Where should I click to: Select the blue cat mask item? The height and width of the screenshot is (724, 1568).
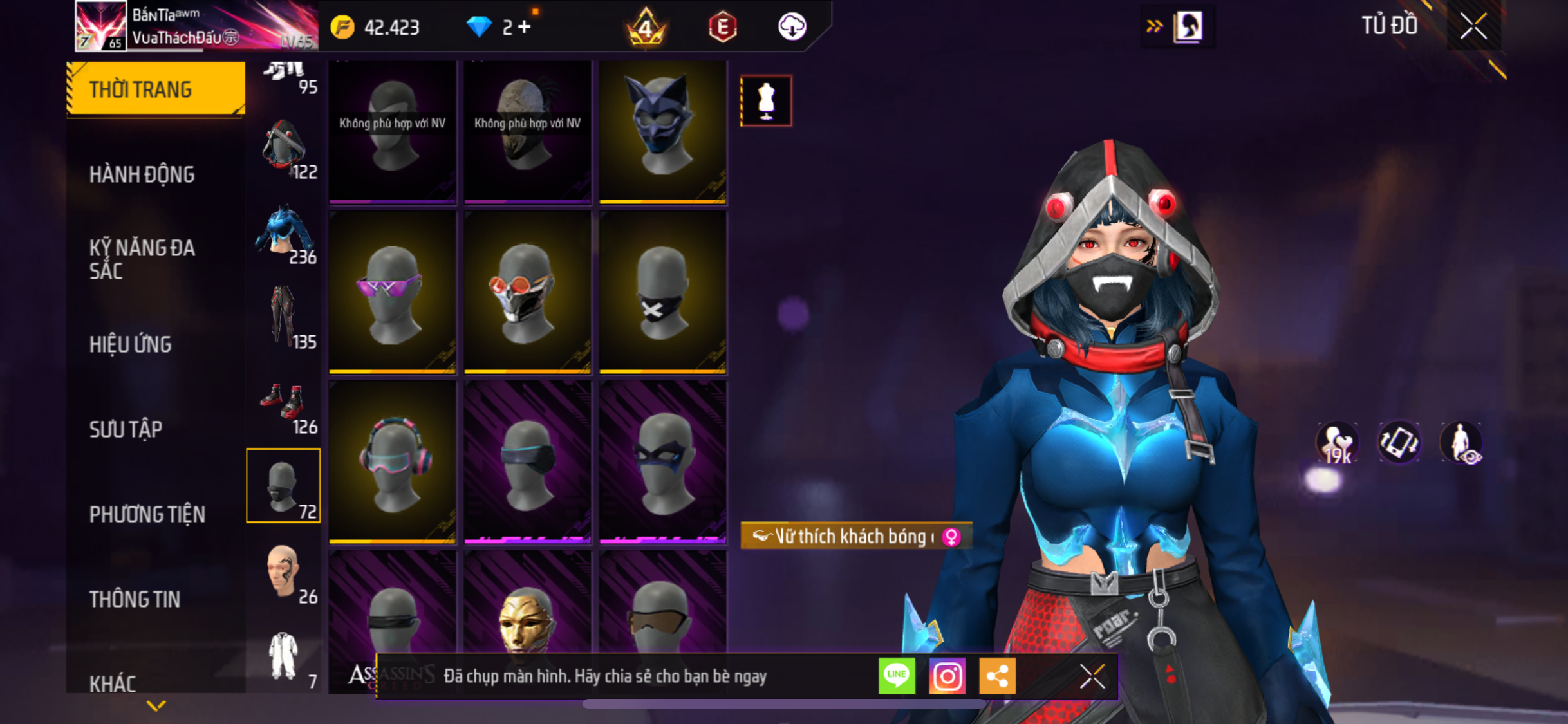[x=662, y=132]
